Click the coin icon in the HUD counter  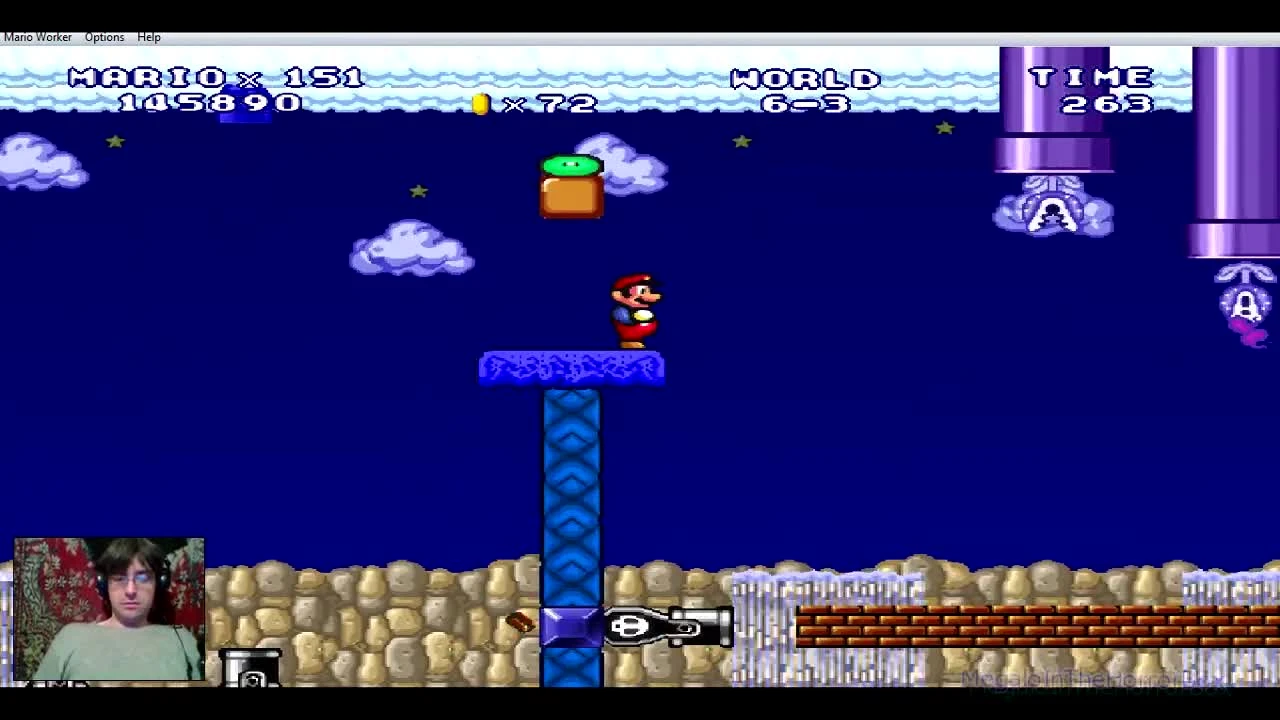(480, 105)
